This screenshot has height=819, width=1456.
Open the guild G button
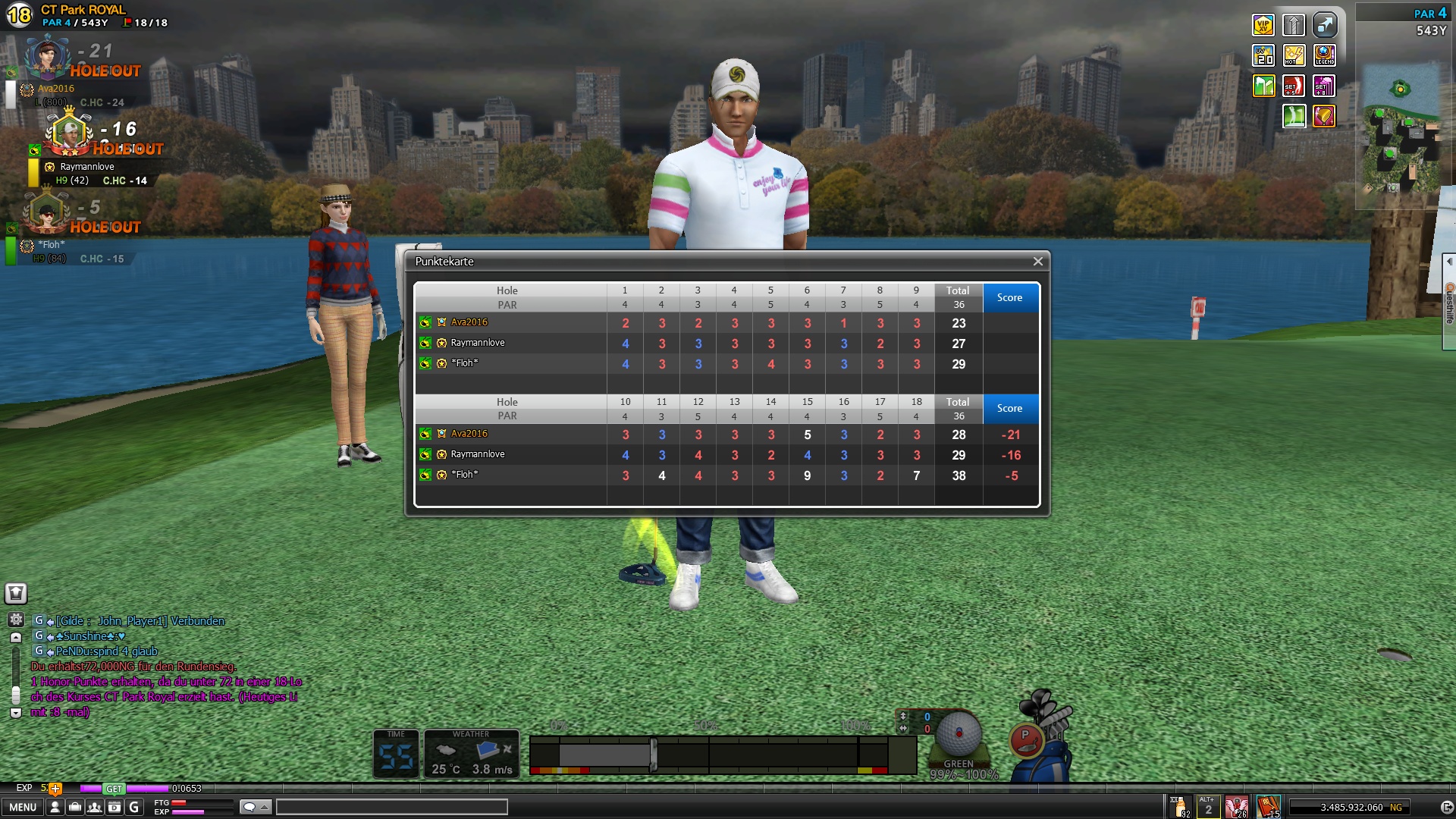click(x=134, y=807)
